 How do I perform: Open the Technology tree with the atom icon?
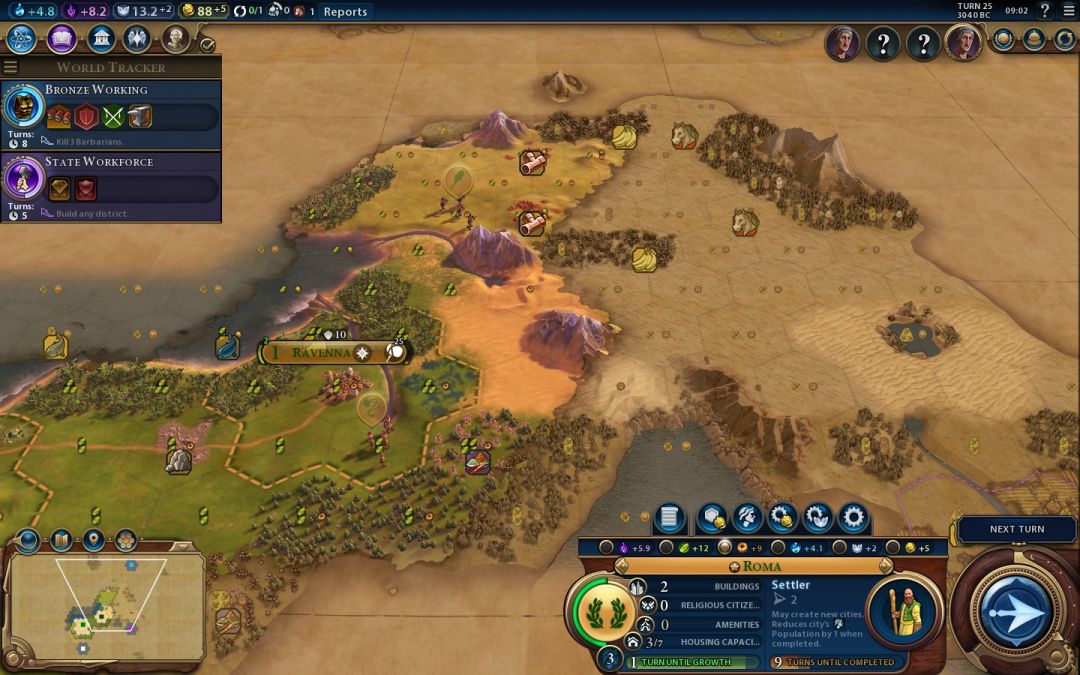click(x=22, y=39)
